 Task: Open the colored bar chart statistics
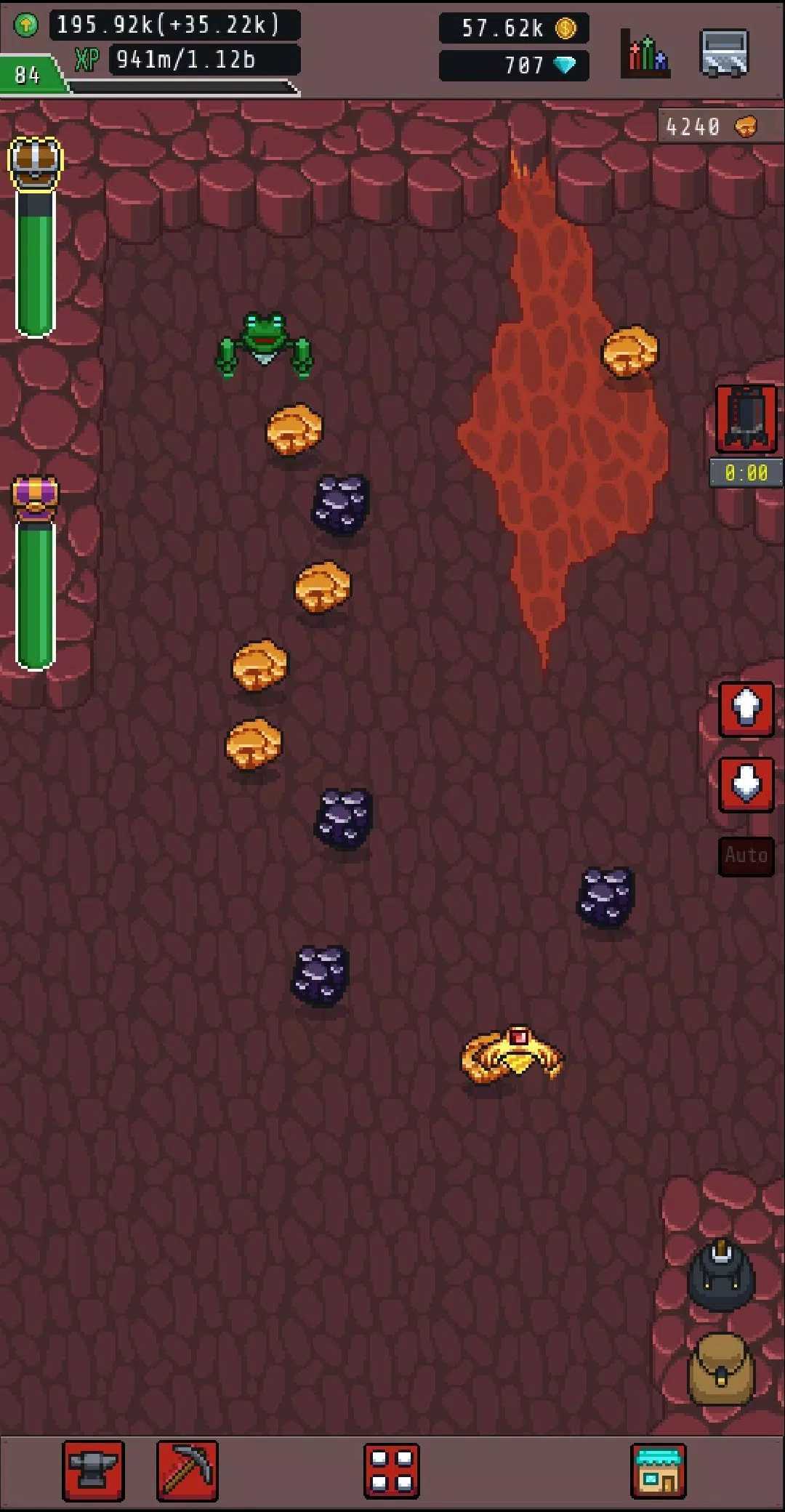[x=645, y=53]
